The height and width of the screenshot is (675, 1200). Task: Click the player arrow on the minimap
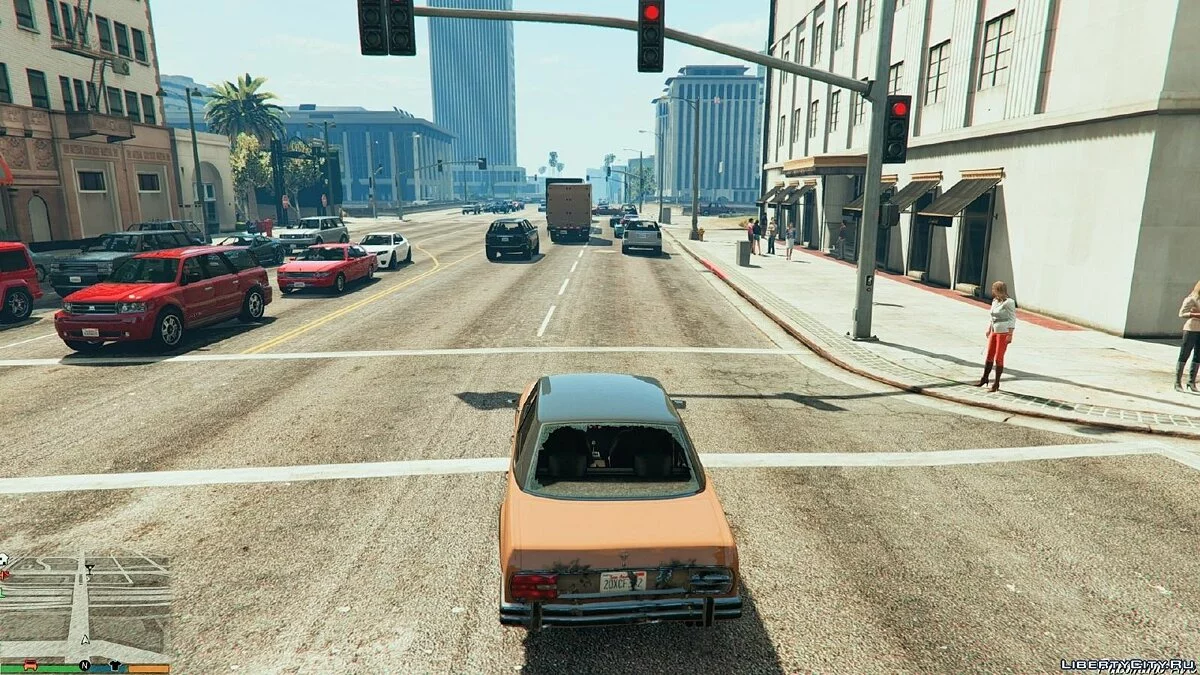pyautogui.click(x=85, y=641)
